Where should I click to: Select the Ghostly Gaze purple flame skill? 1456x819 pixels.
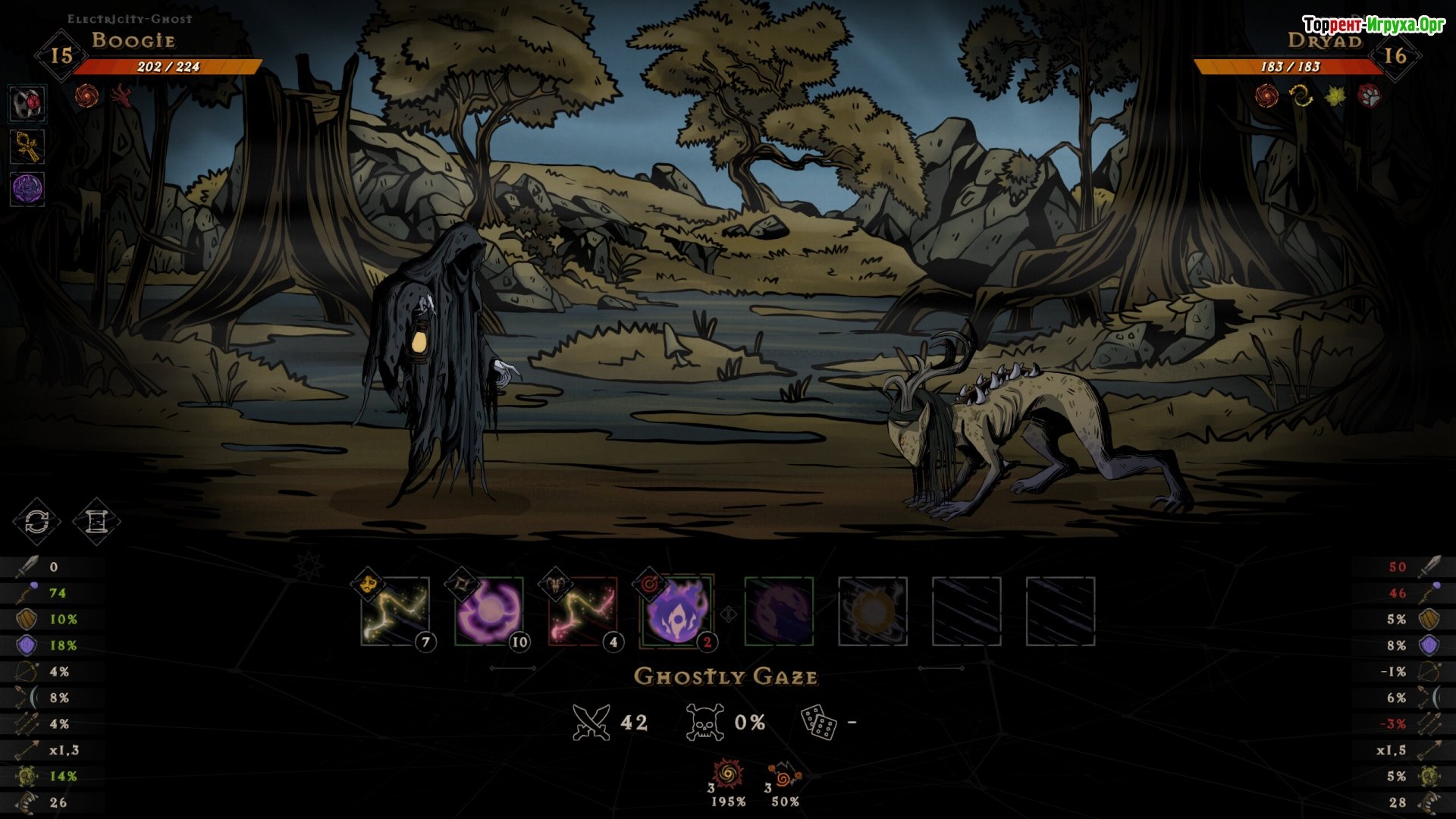[x=676, y=611]
